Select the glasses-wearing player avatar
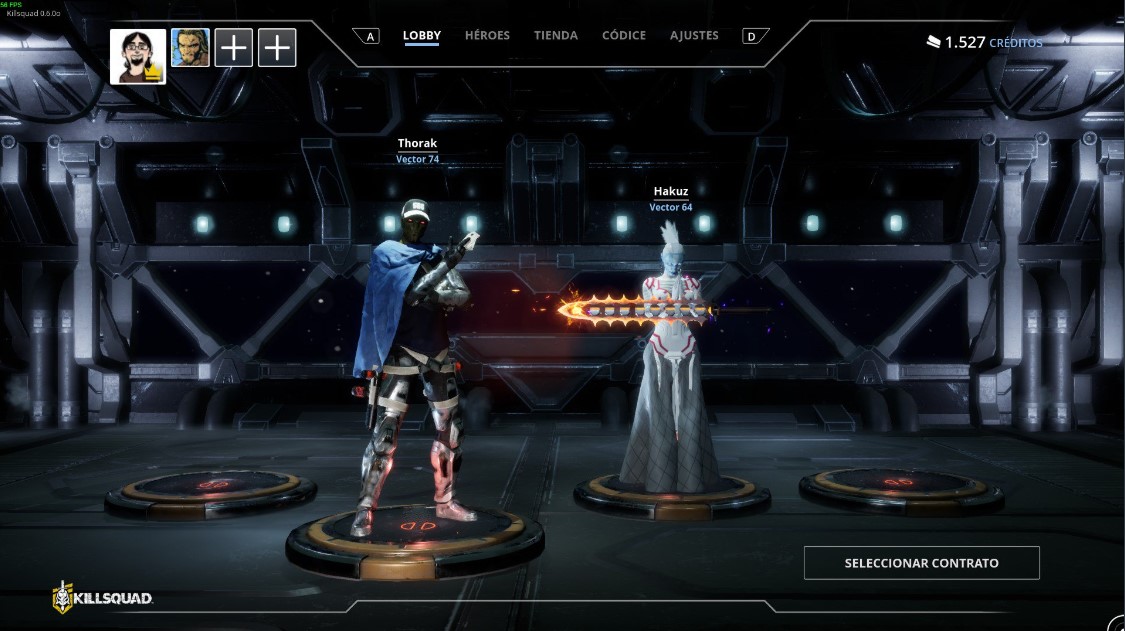The height and width of the screenshot is (631, 1125). (x=138, y=56)
